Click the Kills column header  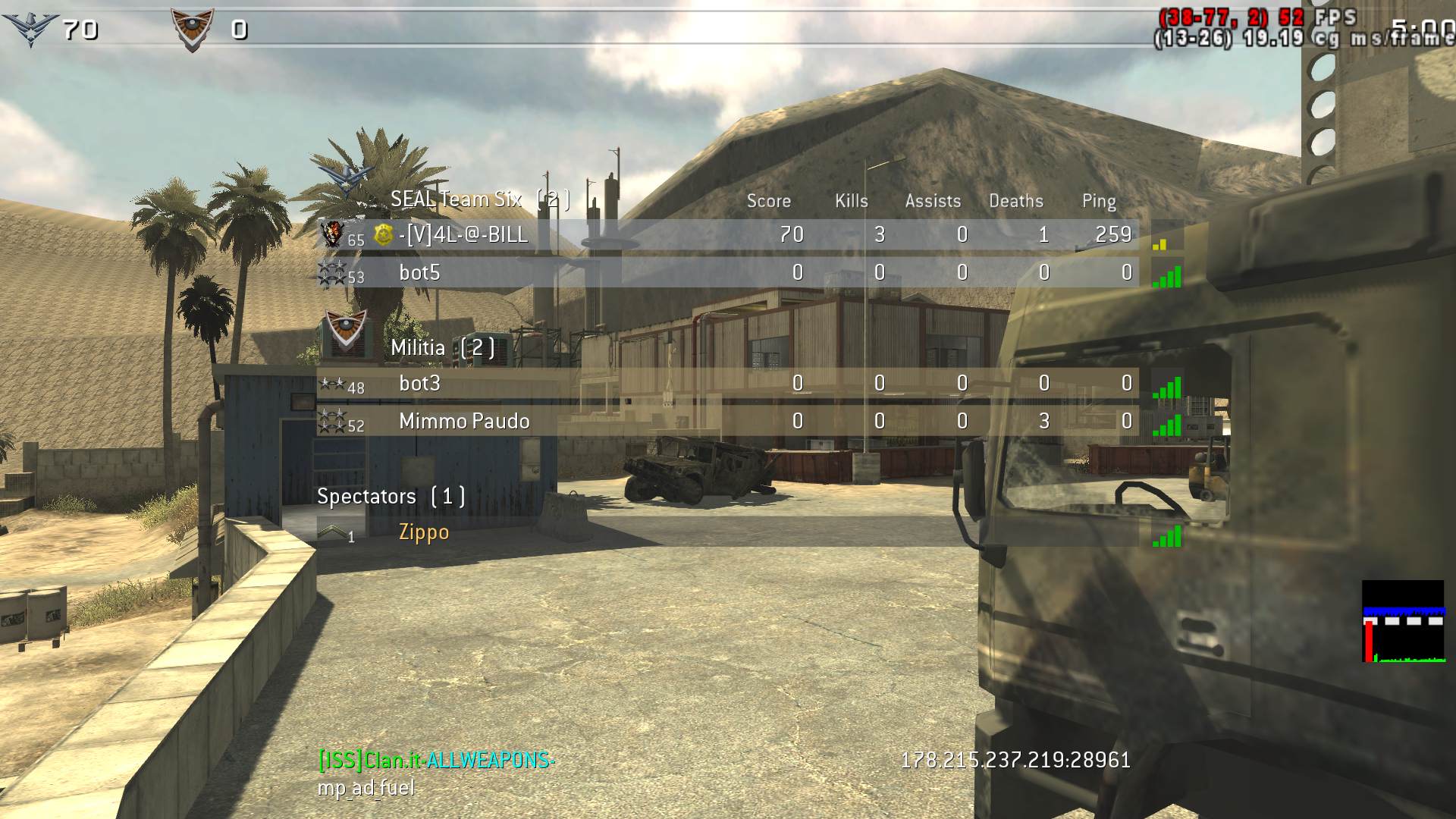click(851, 201)
